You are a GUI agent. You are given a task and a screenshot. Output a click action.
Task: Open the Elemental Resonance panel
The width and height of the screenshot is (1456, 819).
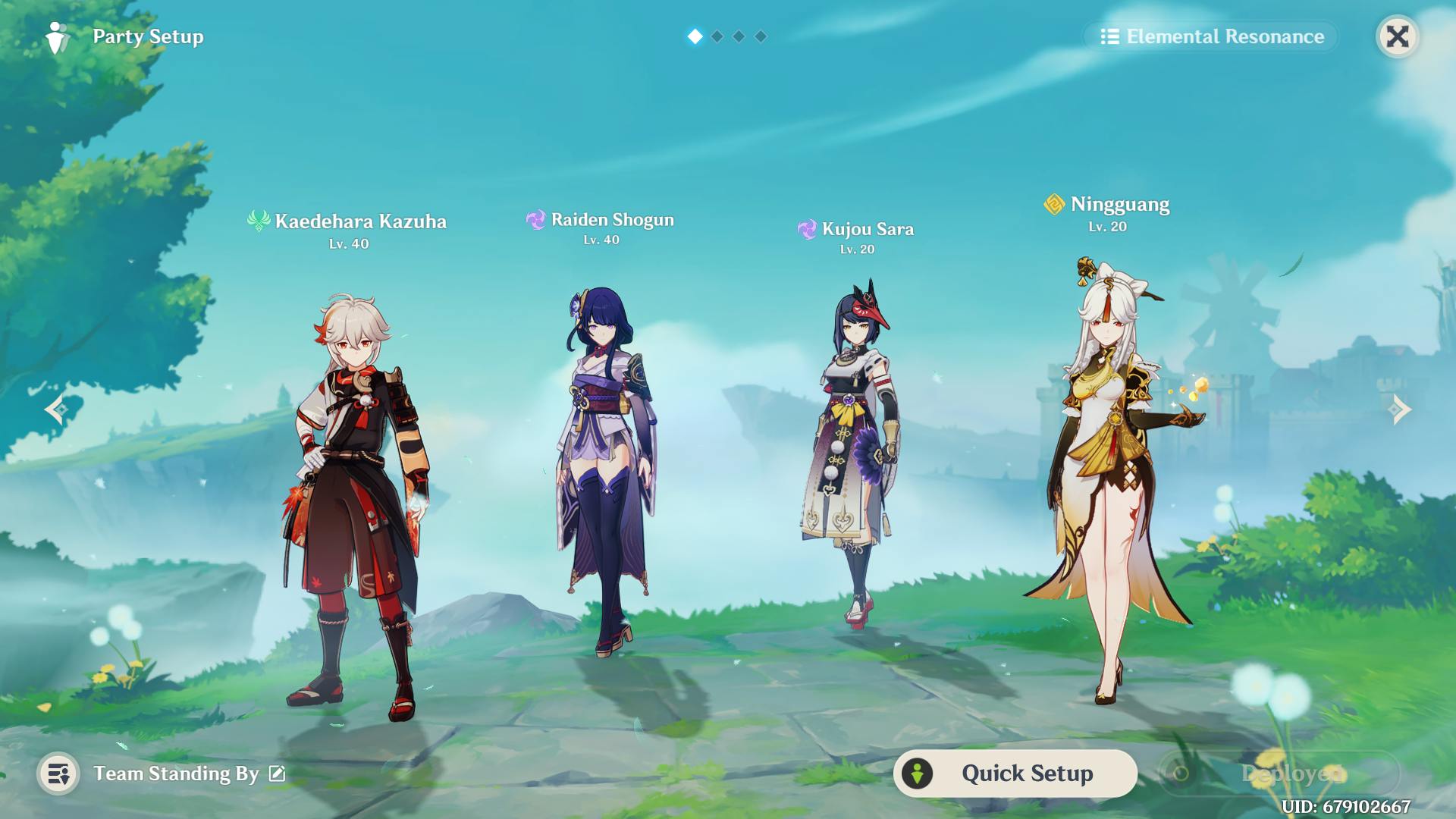(x=1212, y=36)
